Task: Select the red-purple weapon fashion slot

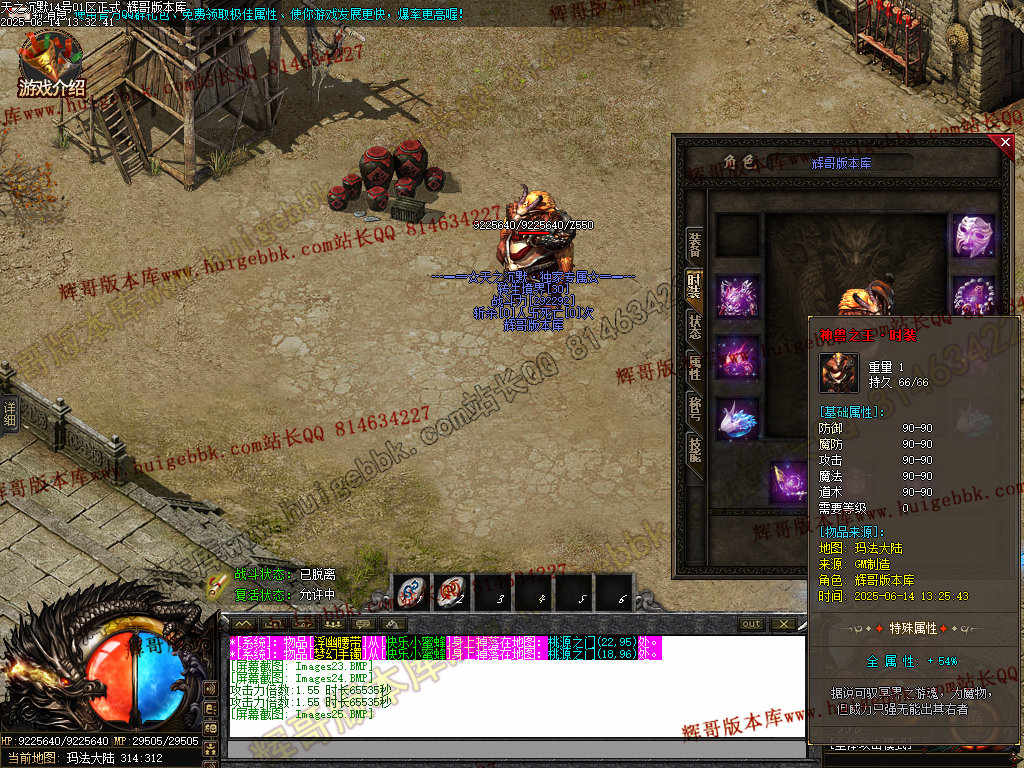Action: (738, 358)
